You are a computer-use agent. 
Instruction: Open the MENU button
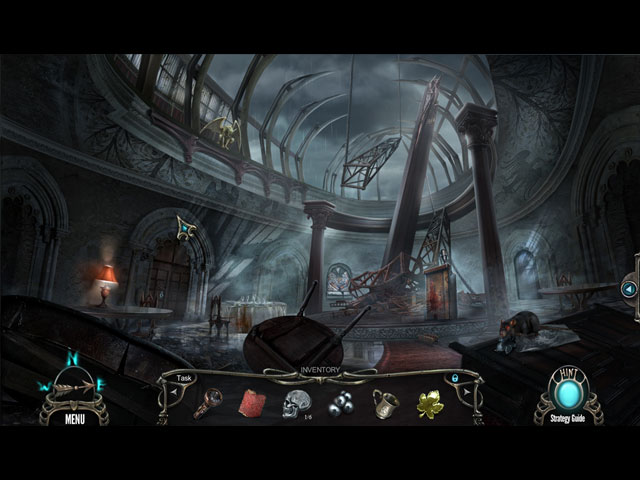coord(74,420)
